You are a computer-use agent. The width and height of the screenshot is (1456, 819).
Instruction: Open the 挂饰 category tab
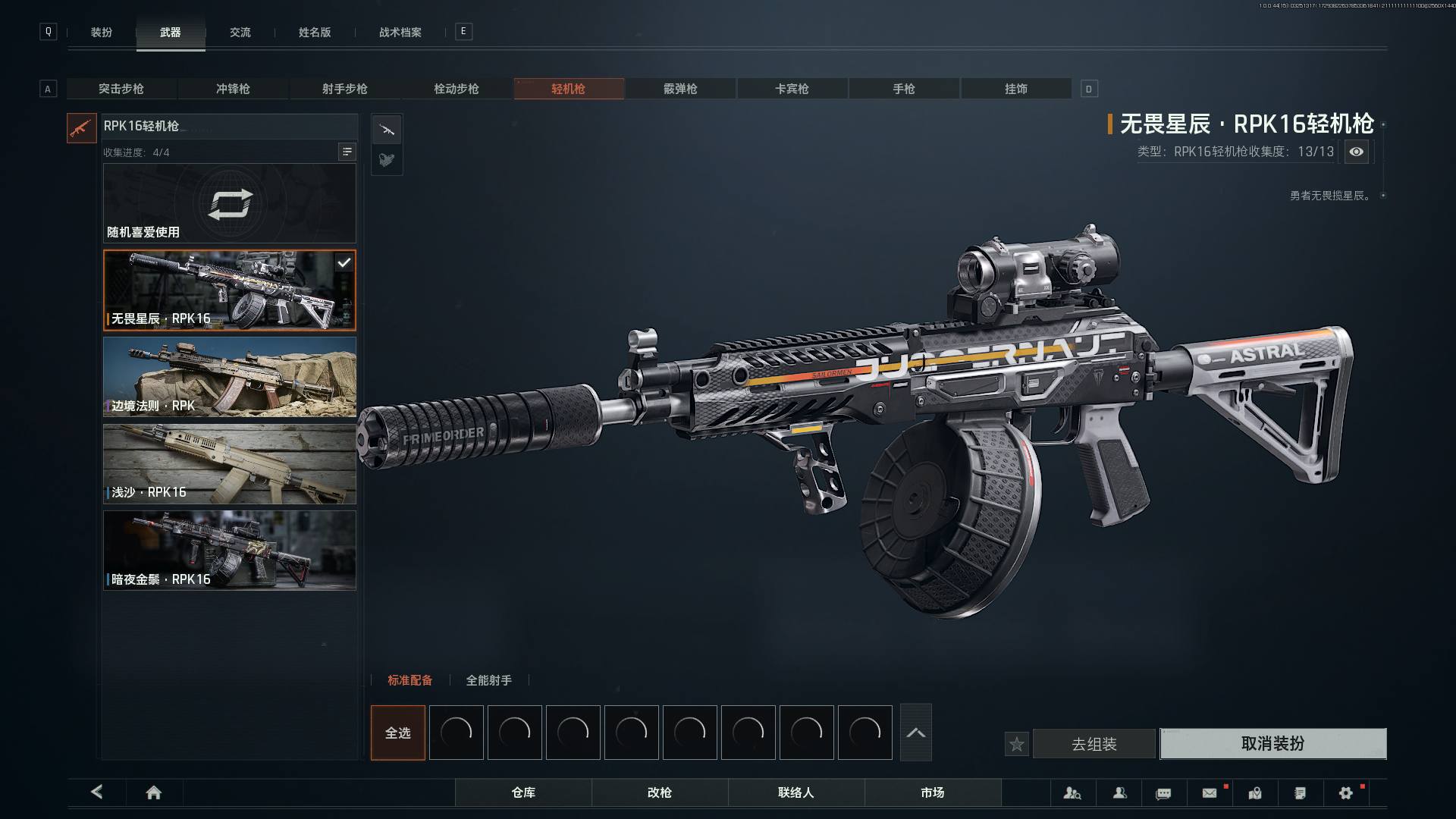pyautogui.click(x=1015, y=89)
